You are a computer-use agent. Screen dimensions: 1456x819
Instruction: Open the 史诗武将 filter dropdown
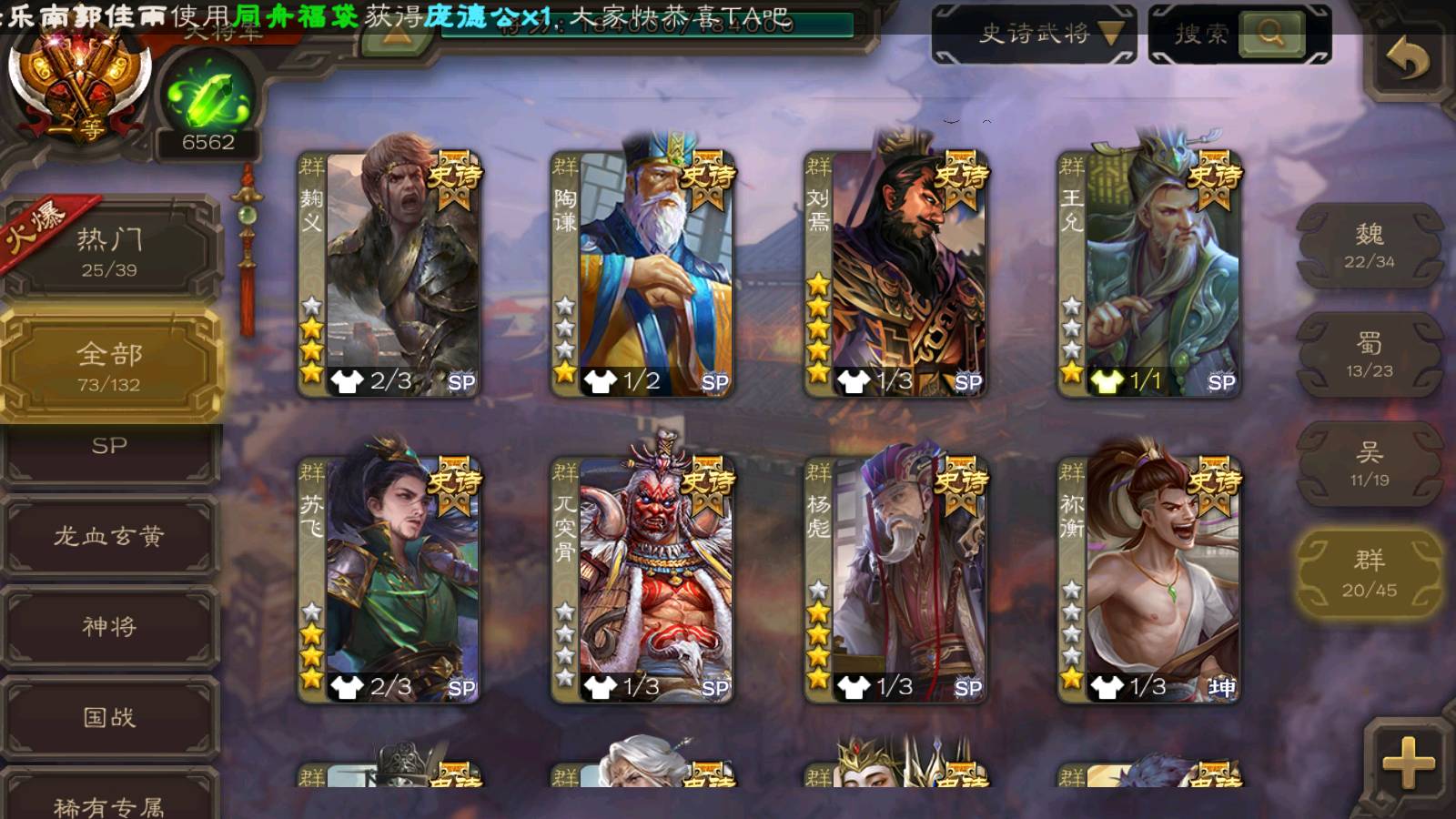click(1034, 35)
